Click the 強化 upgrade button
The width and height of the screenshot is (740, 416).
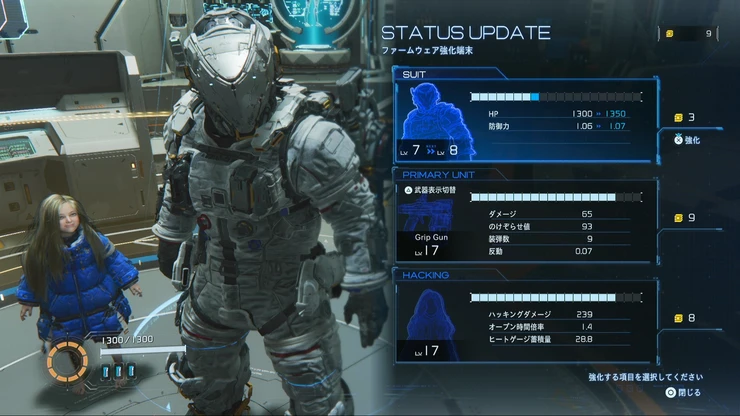pos(690,140)
